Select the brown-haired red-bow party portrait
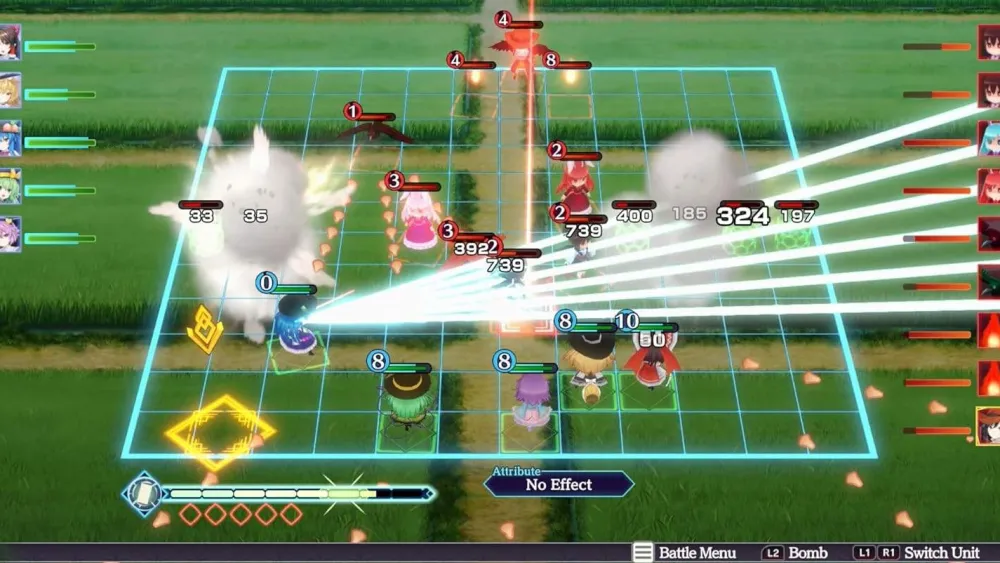The width and height of the screenshot is (1000, 563). tap(10, 43)
